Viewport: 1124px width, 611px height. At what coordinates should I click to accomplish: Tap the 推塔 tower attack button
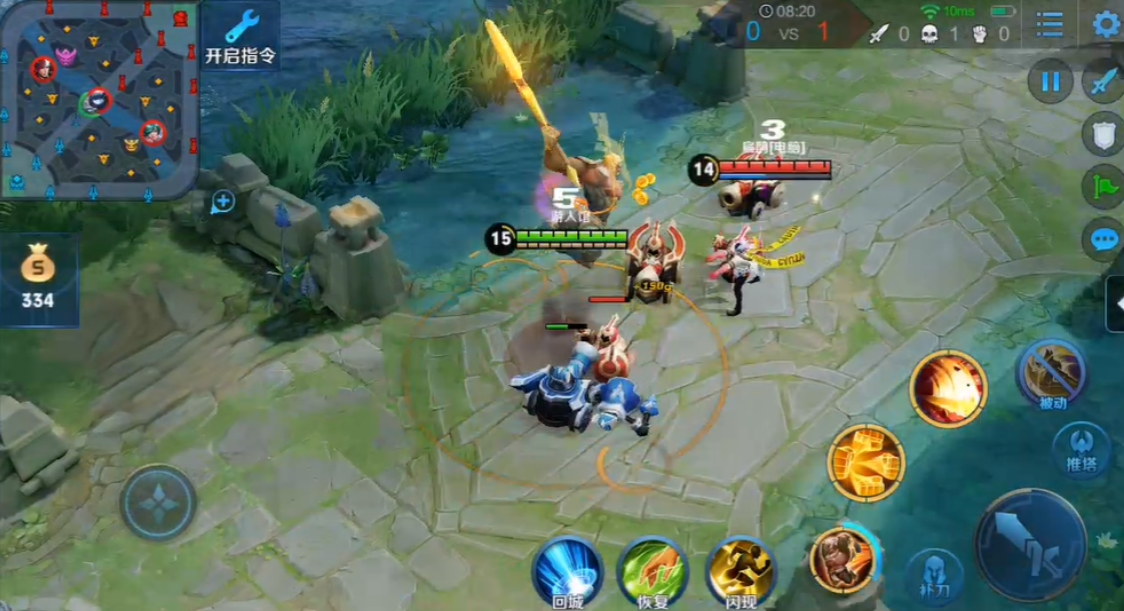tap(1081, 448)
